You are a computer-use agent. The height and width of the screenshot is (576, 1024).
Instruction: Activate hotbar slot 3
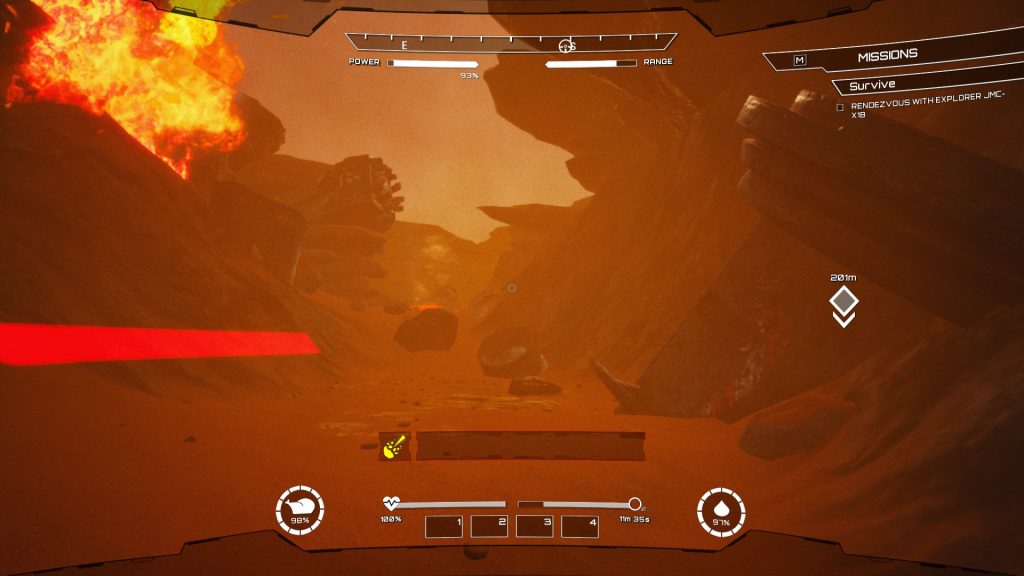click(535, 526)
